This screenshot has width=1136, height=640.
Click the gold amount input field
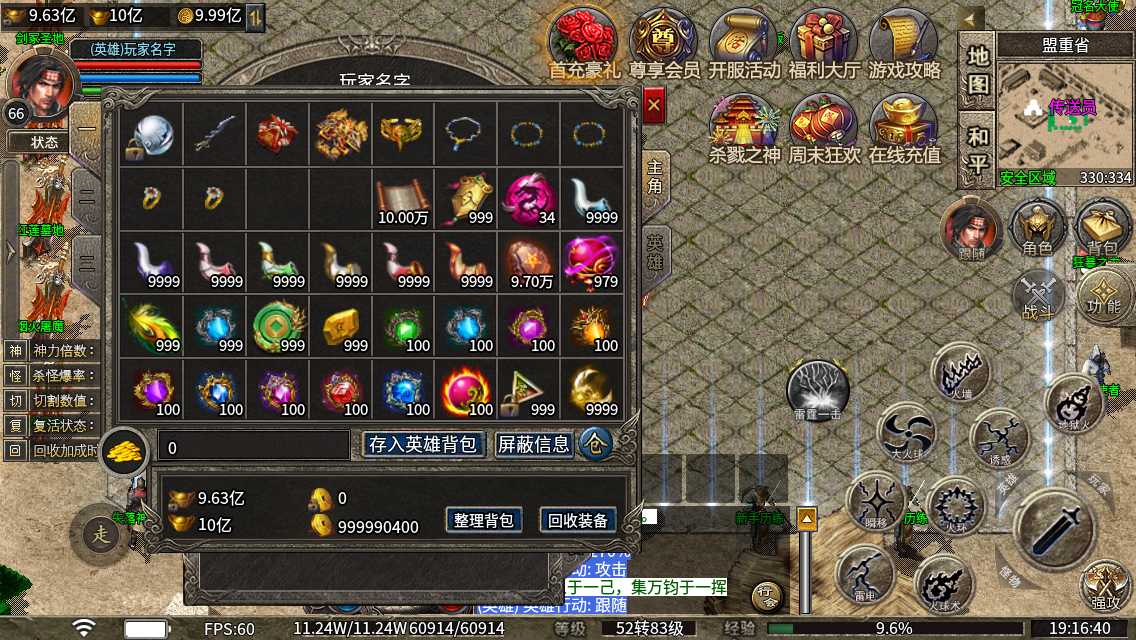point(254,447)
